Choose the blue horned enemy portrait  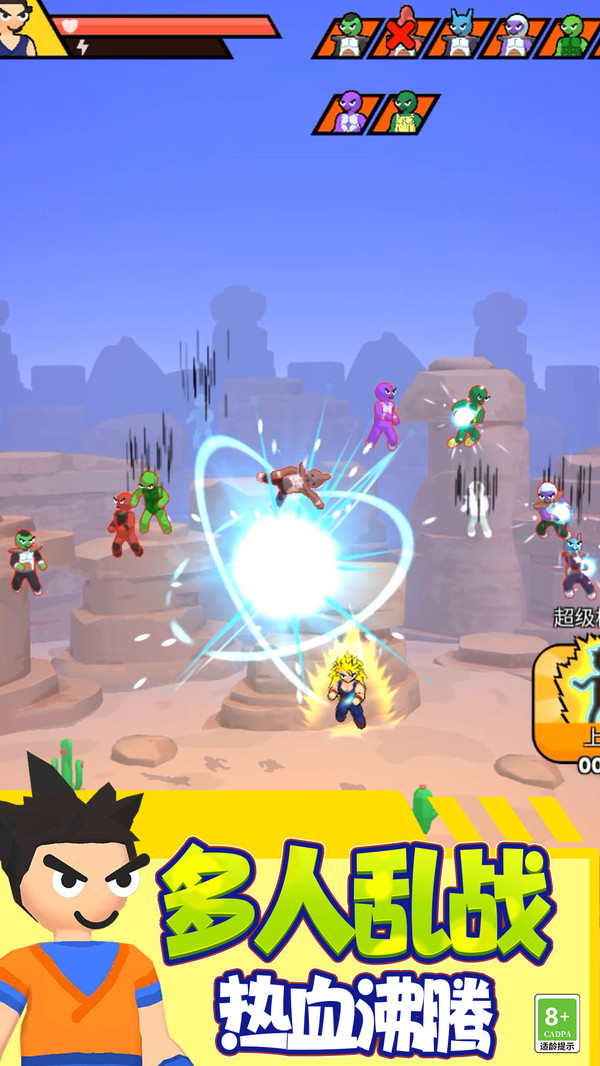point(459,36)
